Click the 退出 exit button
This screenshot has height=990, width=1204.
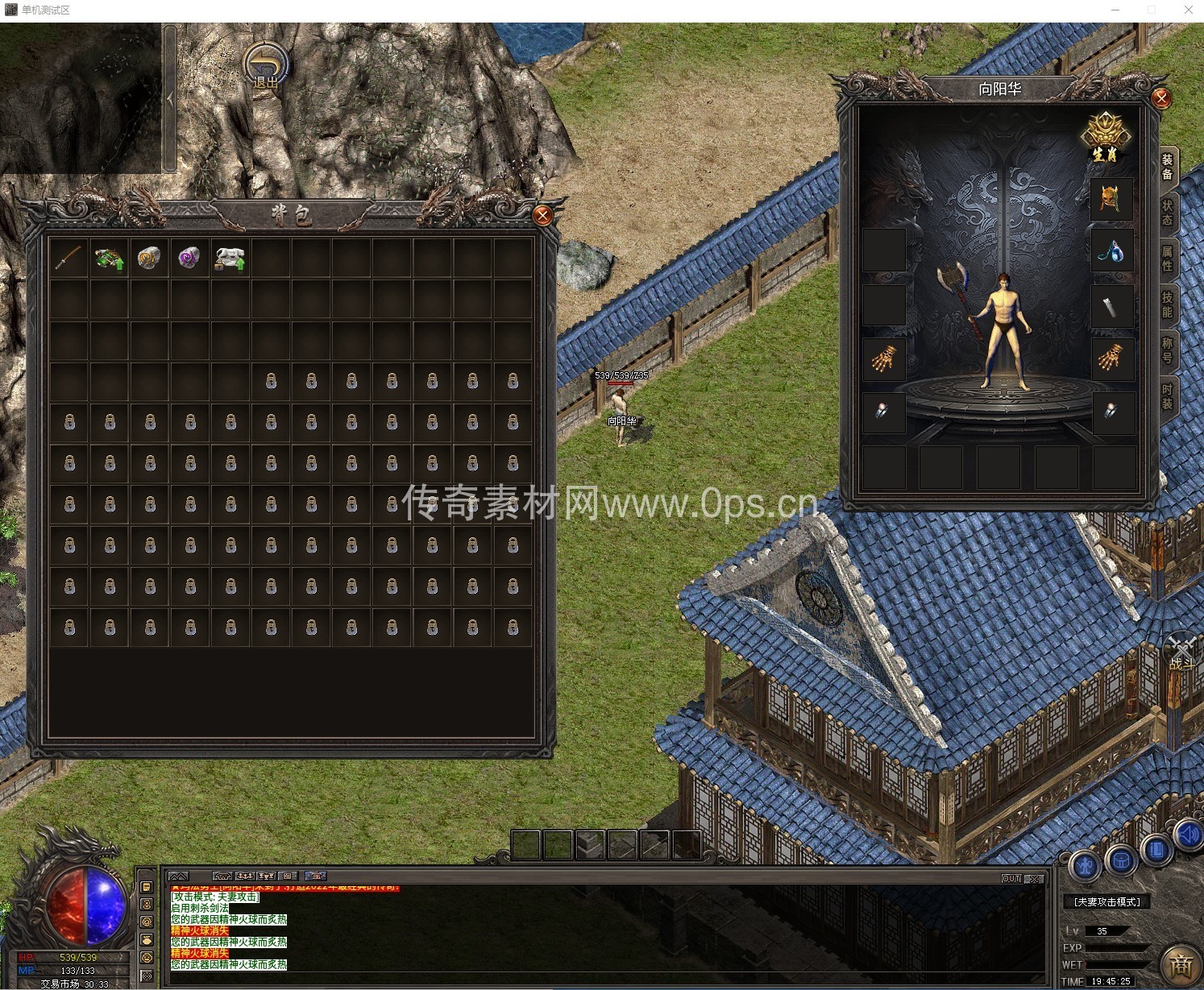(x=266, y=67)
